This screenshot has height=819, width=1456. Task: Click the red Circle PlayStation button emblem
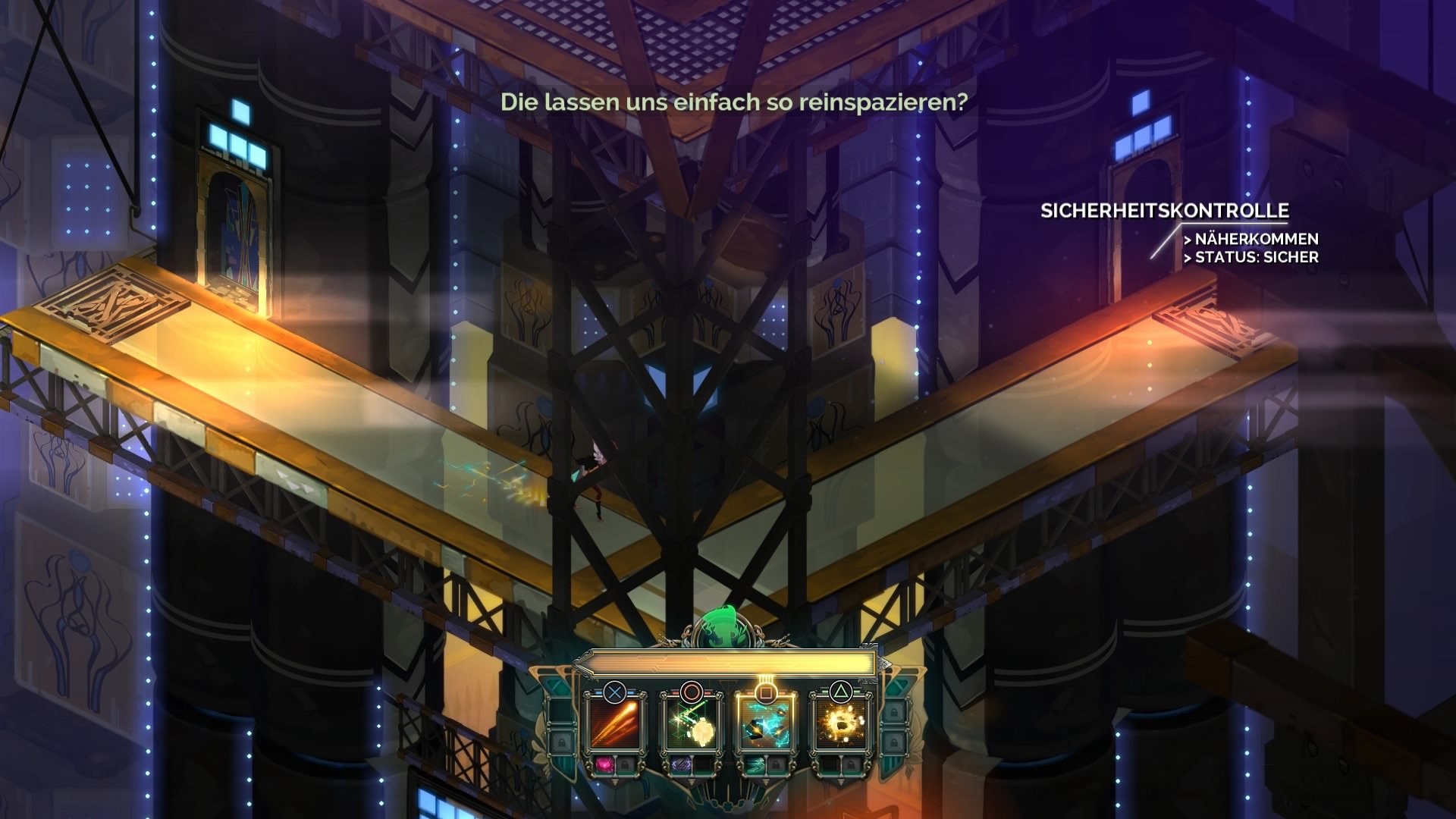pos(693,690)
